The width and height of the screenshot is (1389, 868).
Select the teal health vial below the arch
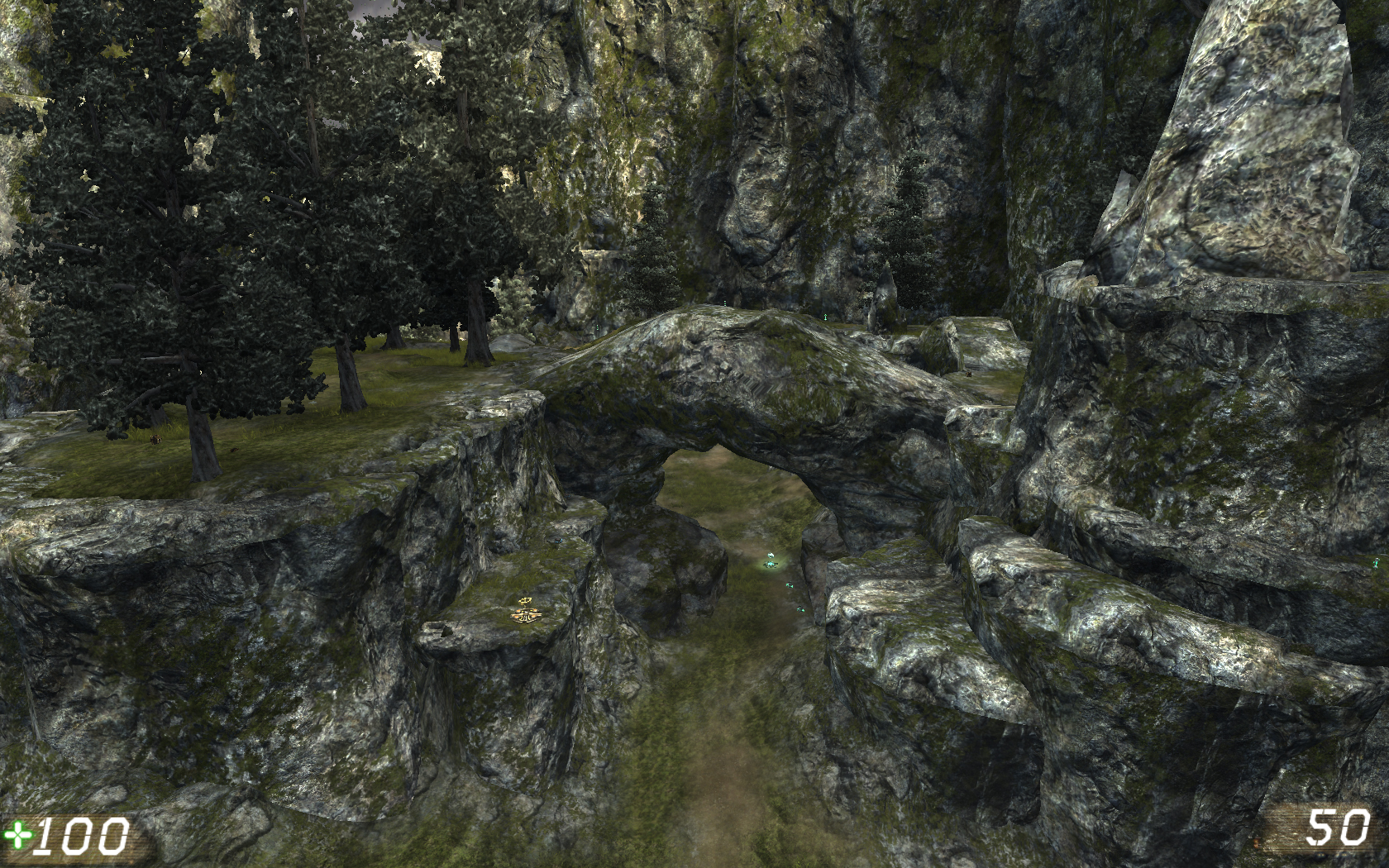coord(790,585)
